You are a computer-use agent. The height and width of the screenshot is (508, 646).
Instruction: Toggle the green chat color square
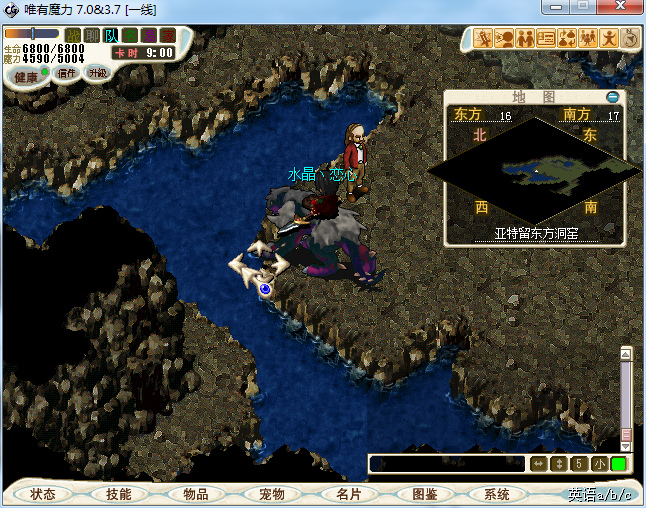[618, 464]
